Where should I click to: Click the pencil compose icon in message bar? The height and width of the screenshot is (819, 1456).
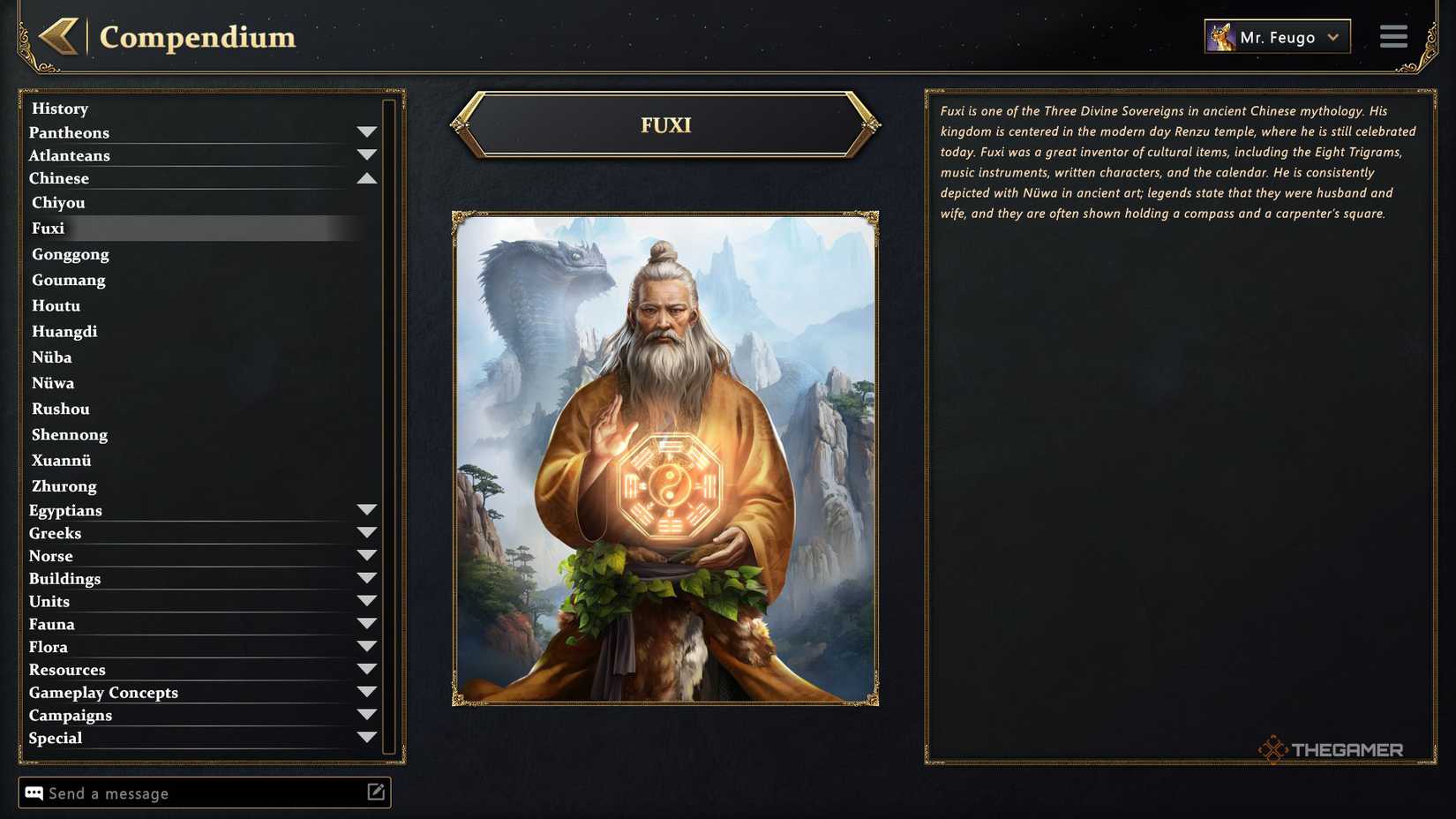click(376, 792)
